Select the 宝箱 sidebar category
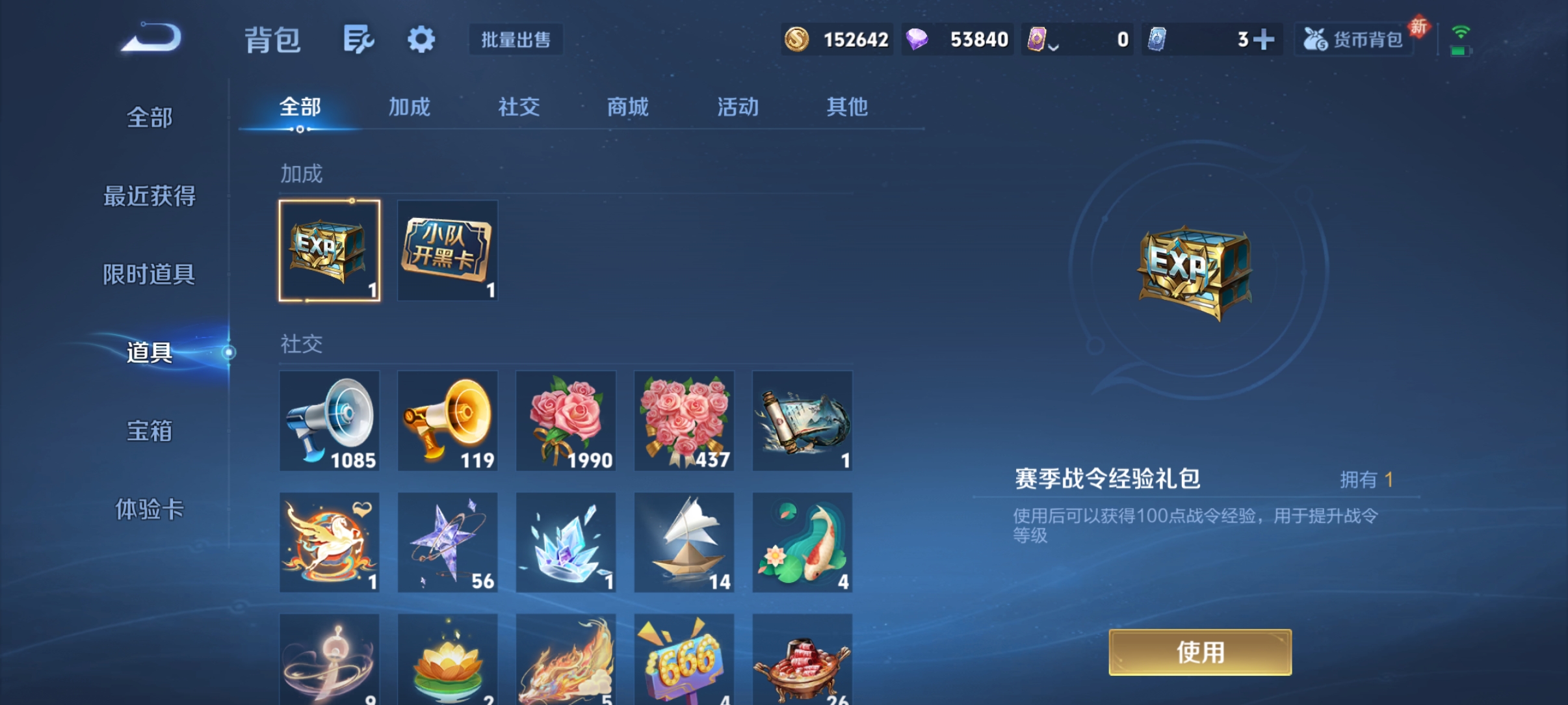The width and height of the screenshot is (1568, 705). click(x=148, y=431)
